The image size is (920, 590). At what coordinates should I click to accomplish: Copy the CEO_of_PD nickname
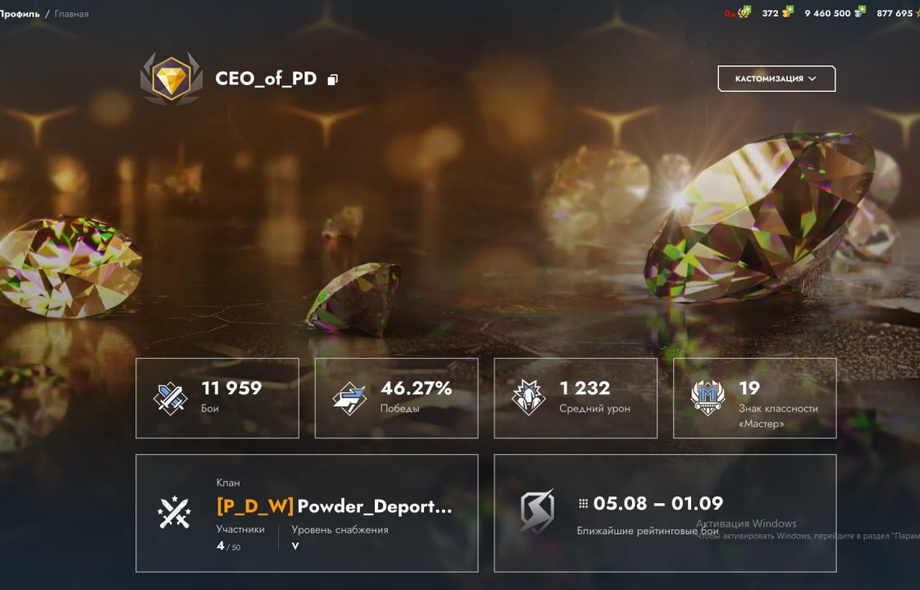click(x=333, y=80)
